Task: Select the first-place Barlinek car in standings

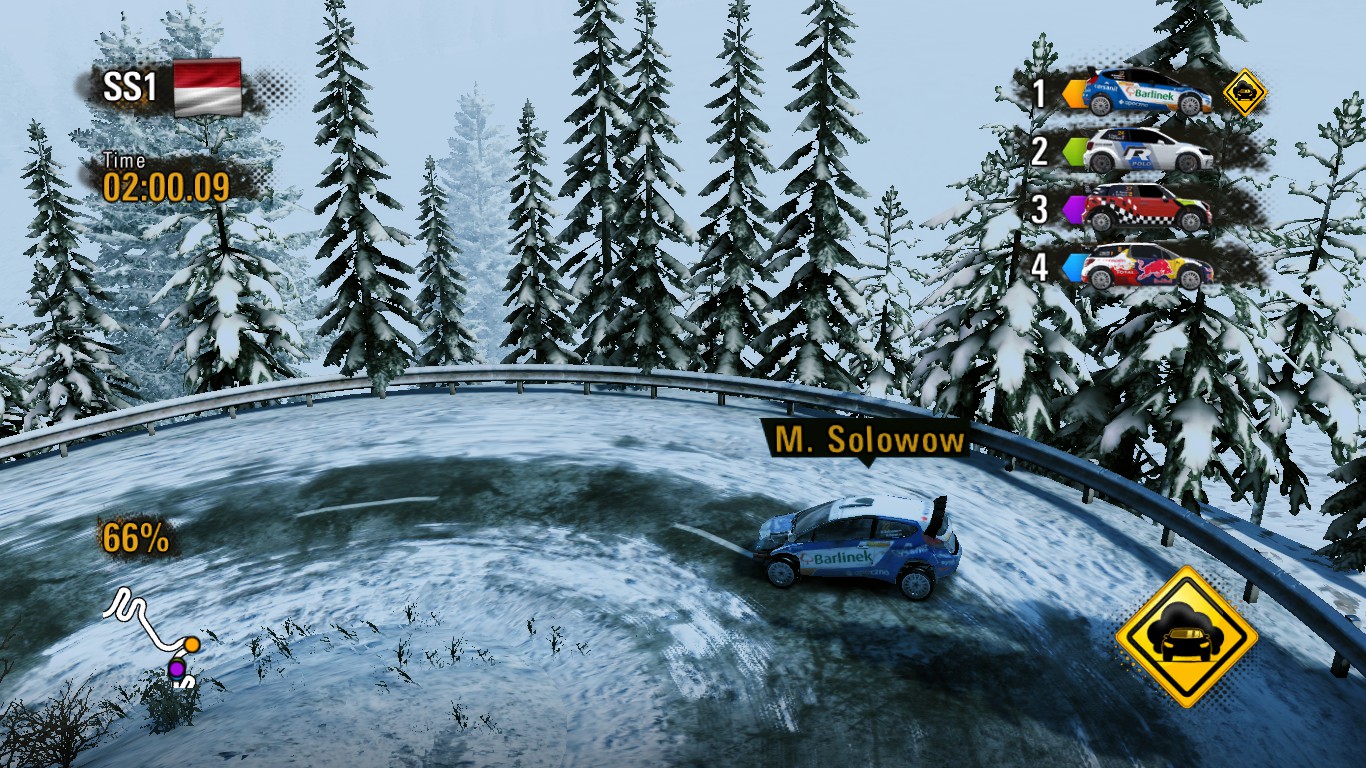Action: [1147, 92]
